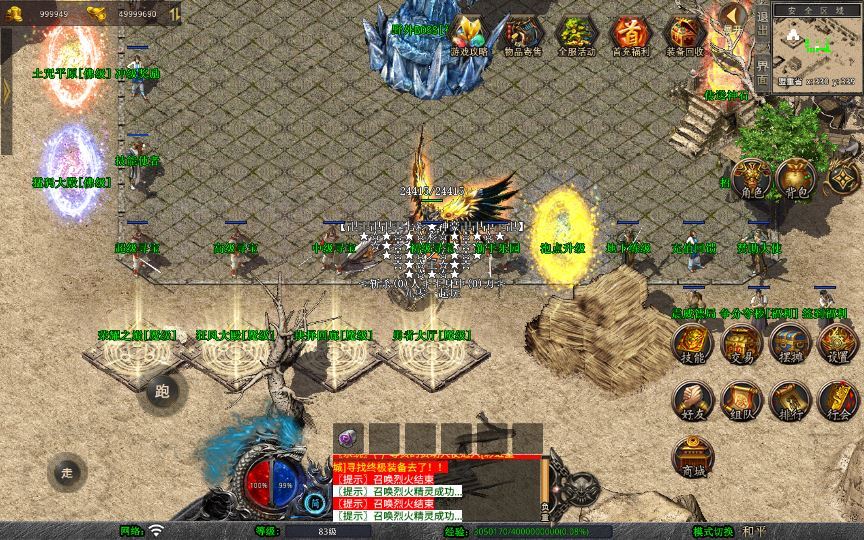Show the 好友 friends list
The width and height of the screenshot is (864, 540).
(x=692, y=399)
